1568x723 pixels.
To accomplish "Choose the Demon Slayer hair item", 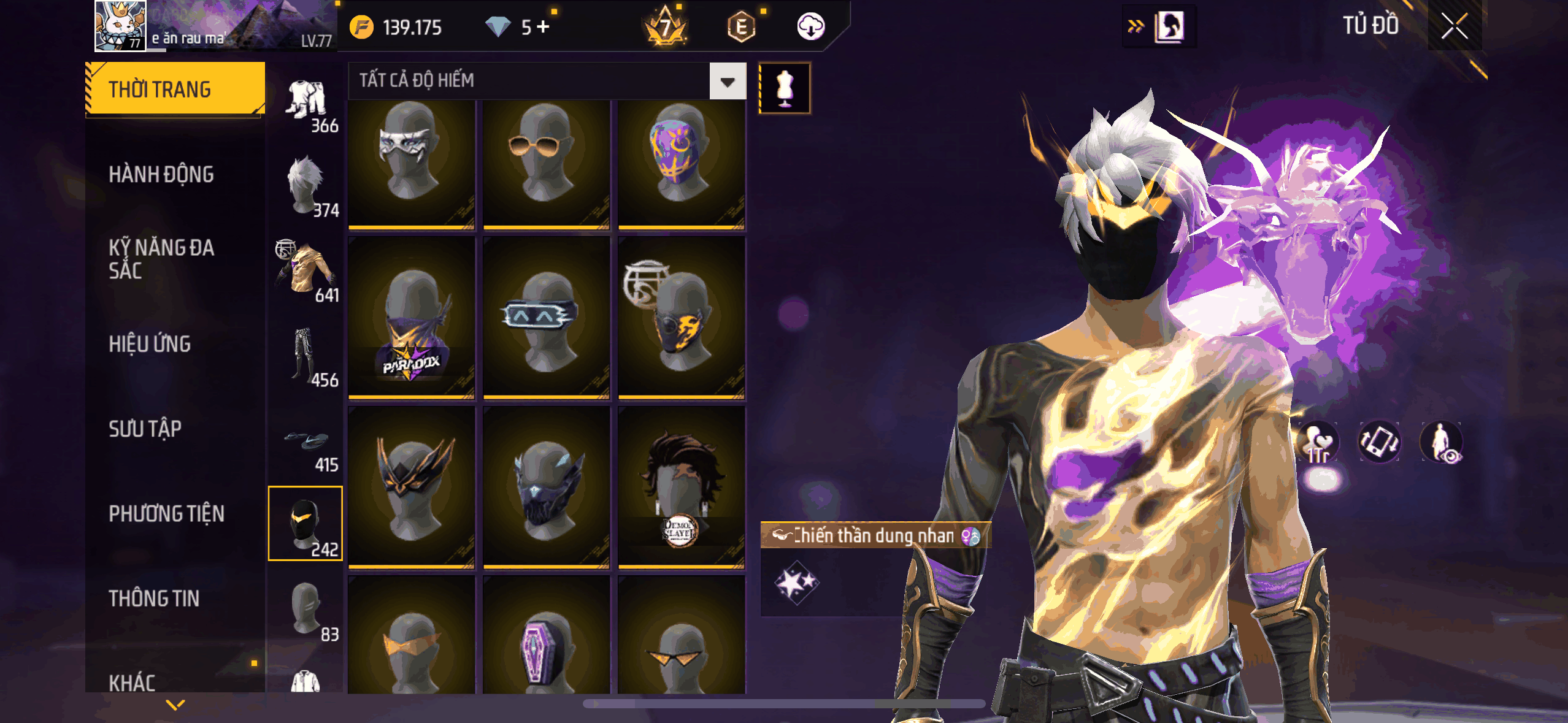I will pos(681,488).
